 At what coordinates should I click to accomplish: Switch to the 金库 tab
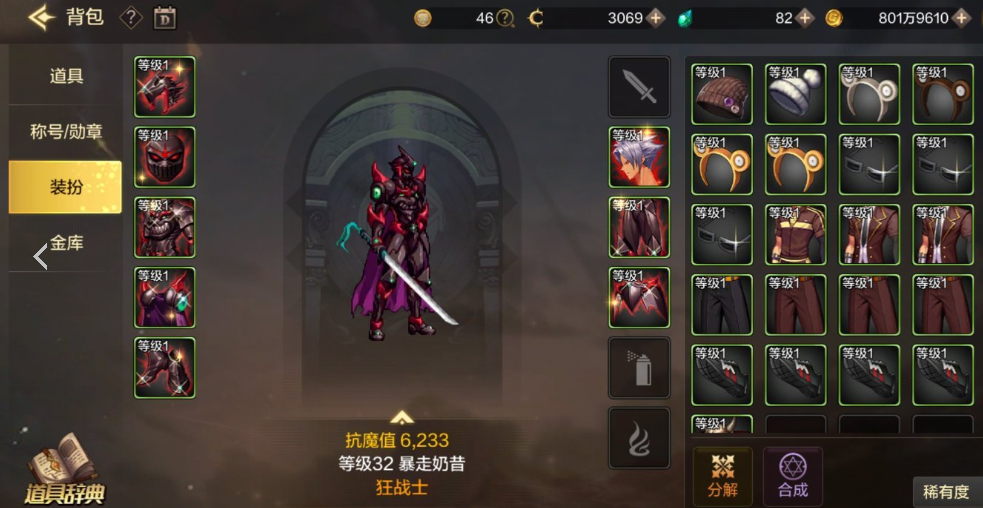(66, 242)
